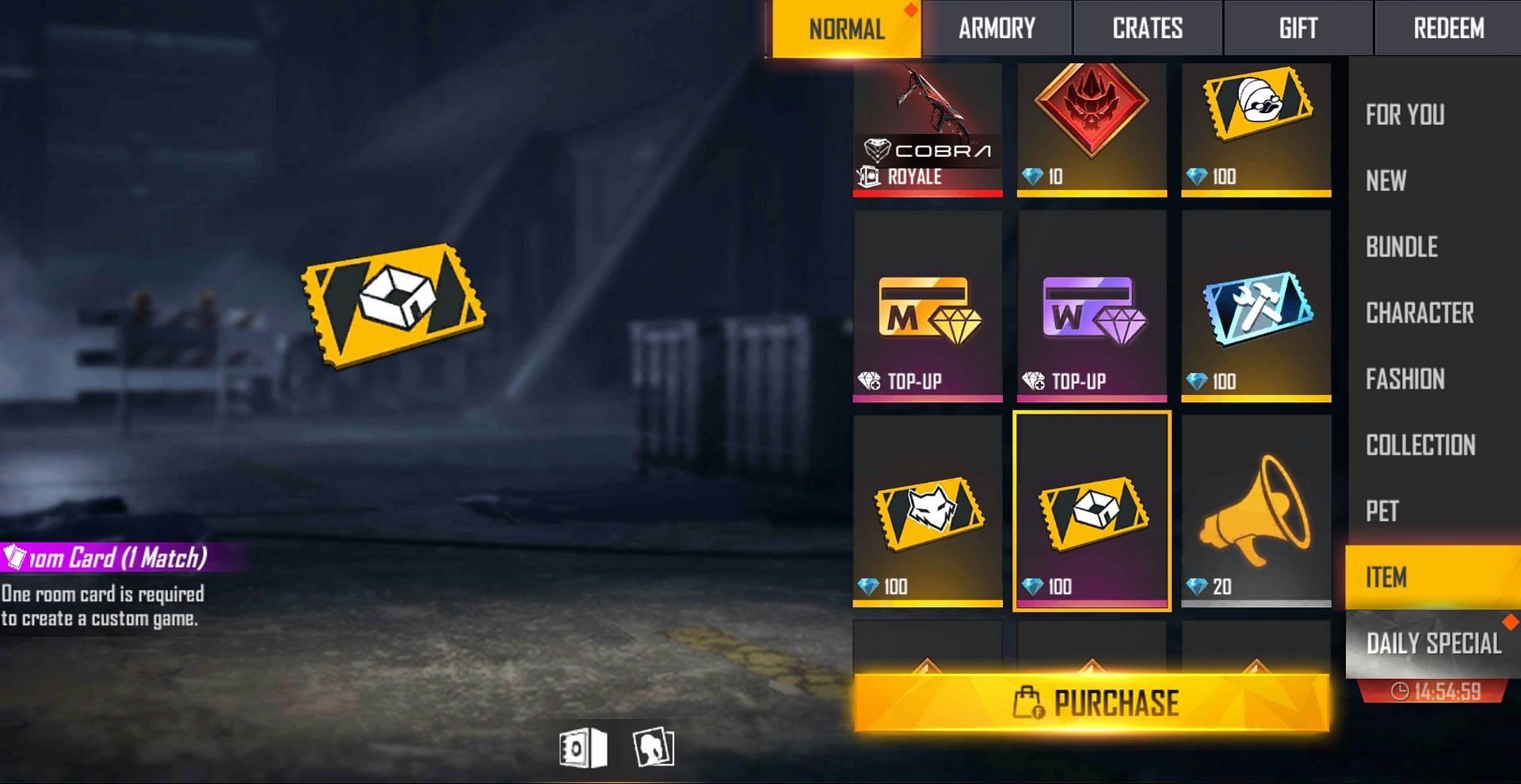Screen dimensions: 1521x784
Task: Switch to the Armory tab
Action: [x=997, y=29]
